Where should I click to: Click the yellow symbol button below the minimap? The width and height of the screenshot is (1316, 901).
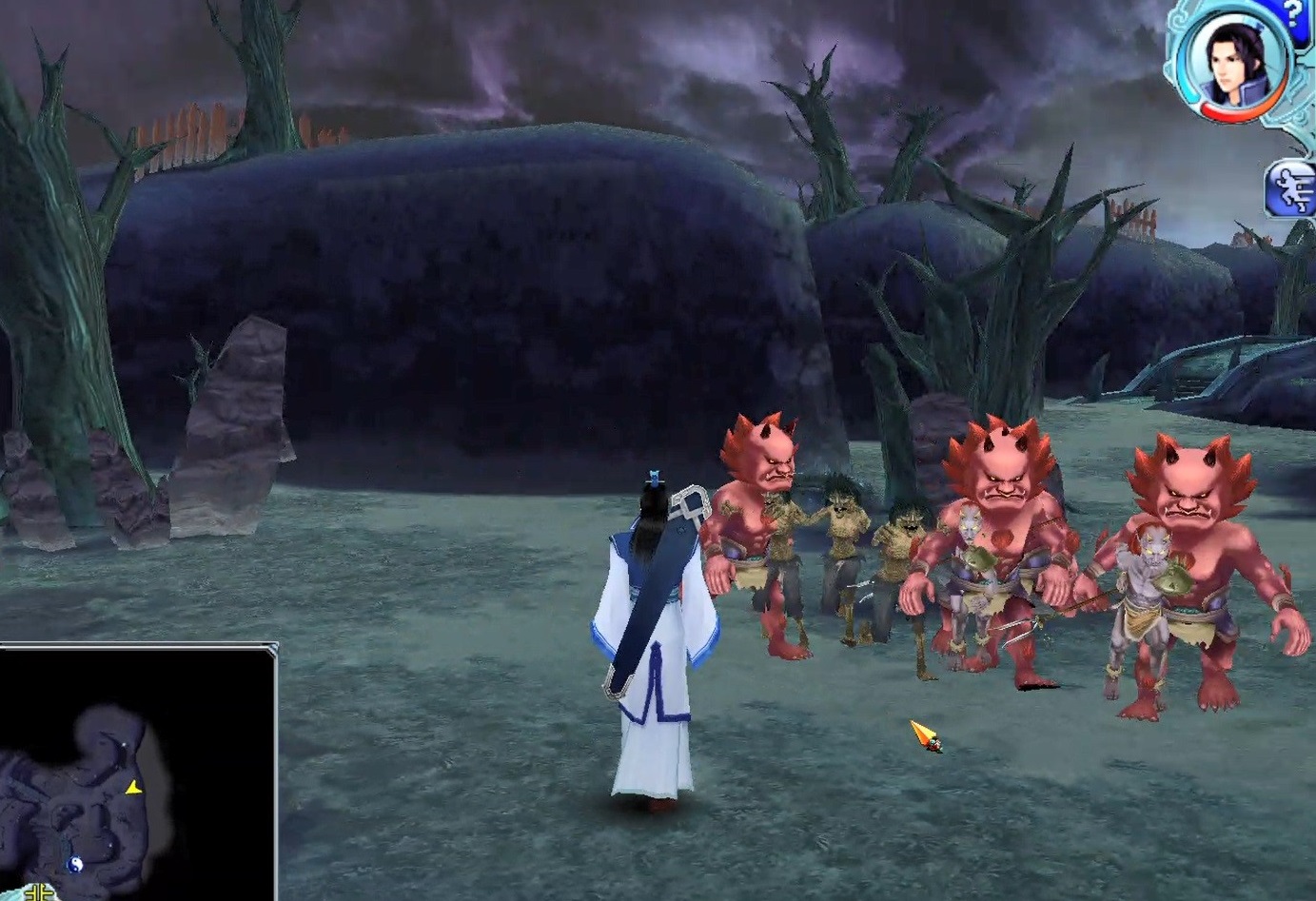pos(39,891)
